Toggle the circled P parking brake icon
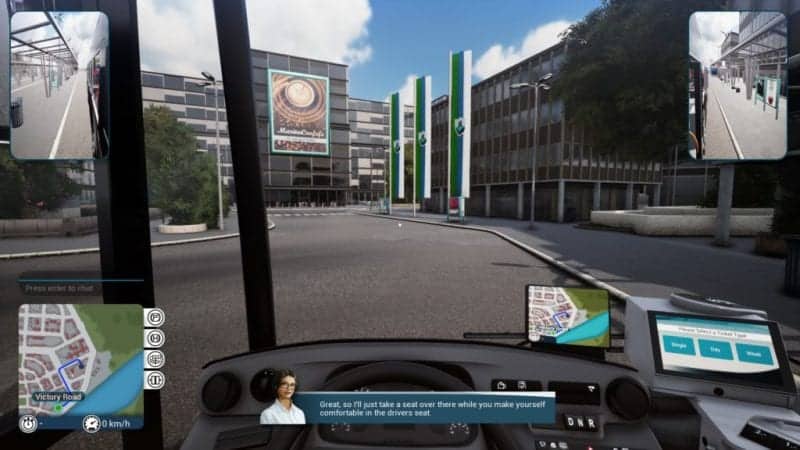Viewport: 800px width, 450px height. pyautogui.click(x=156, y=318)
